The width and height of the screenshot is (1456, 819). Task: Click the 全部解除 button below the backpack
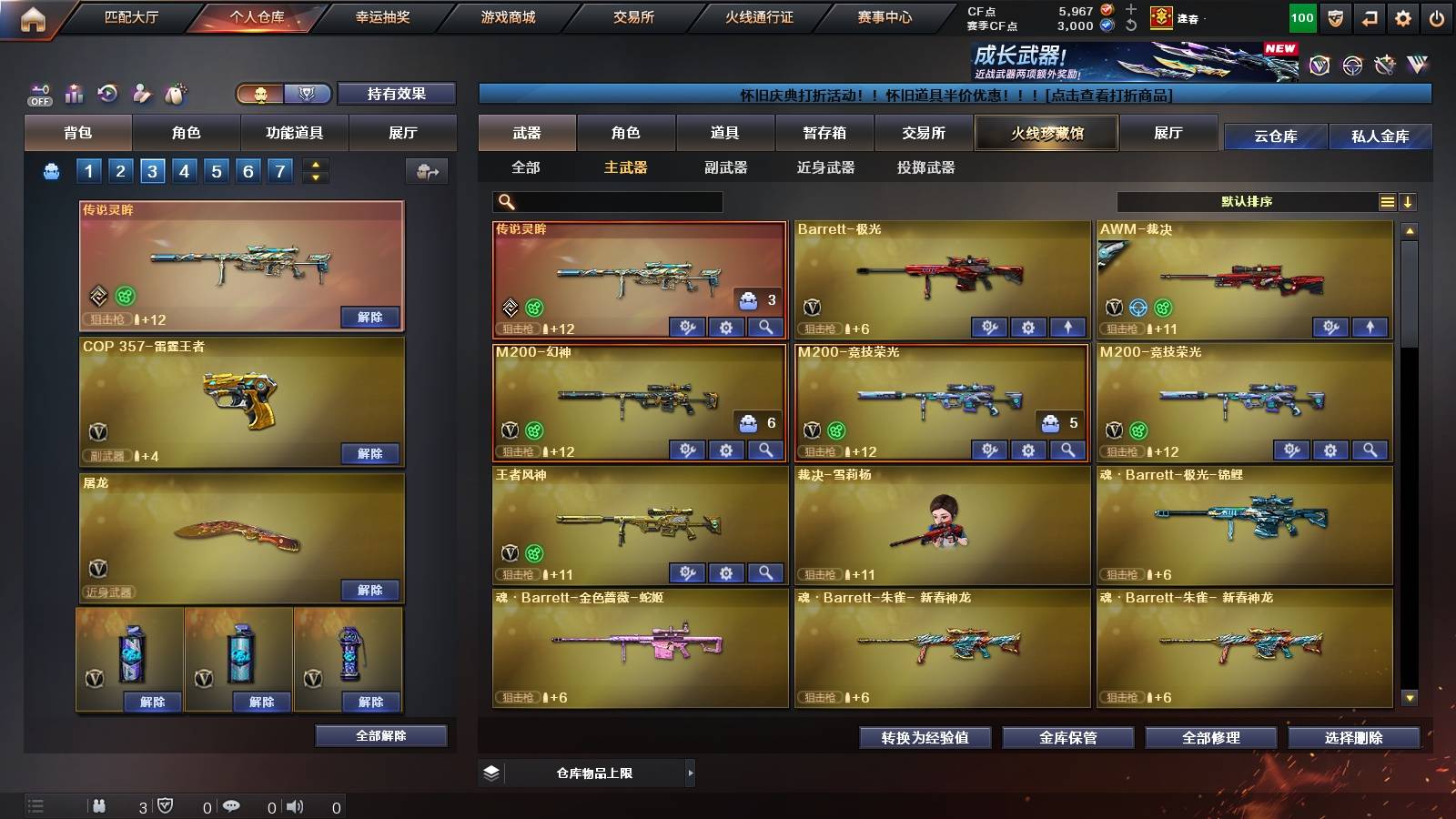click(x=380, y=735)
